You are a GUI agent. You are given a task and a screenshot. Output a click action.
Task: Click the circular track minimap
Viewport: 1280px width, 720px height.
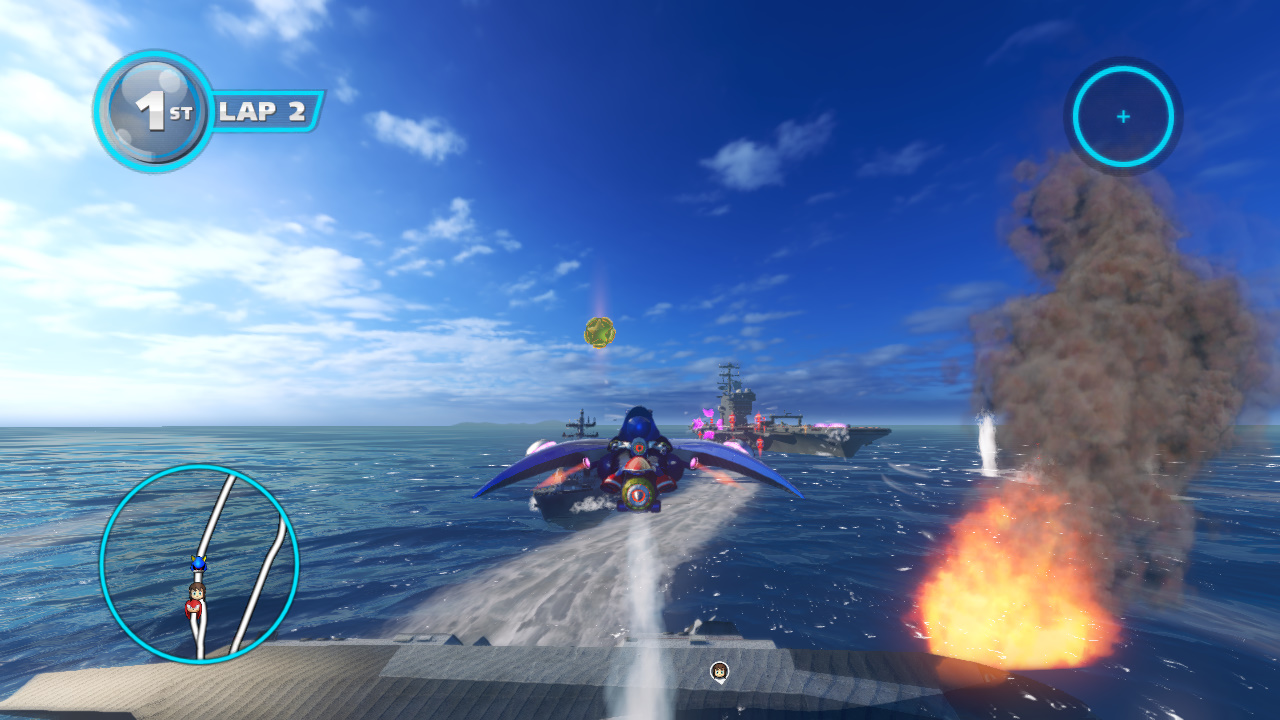[x=199, y=563]
